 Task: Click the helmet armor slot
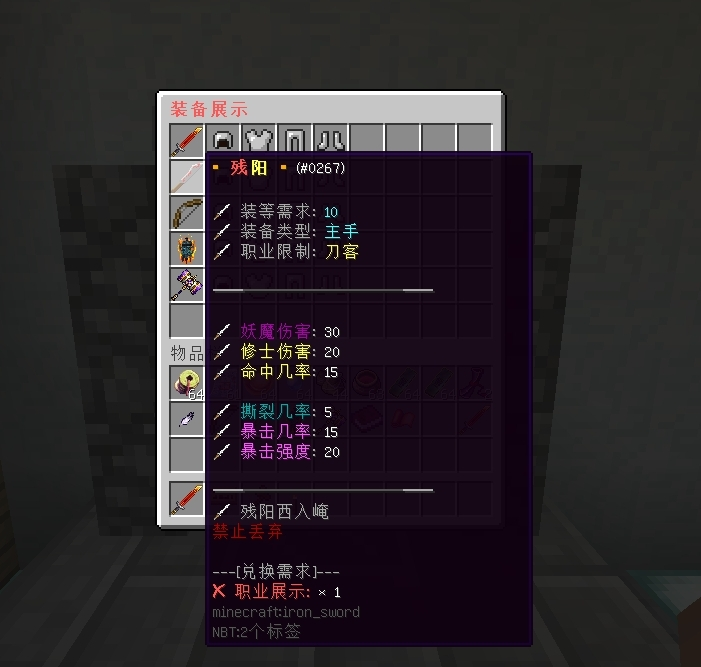coord(224,141)
